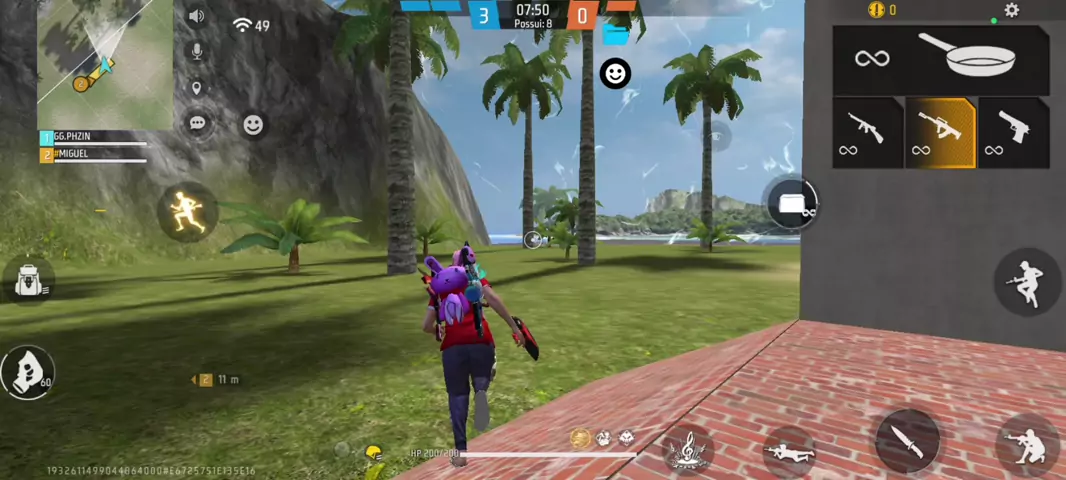Screen dimensions: 1066x480
Task: Use the knife melee attack button
Action: 907,440
